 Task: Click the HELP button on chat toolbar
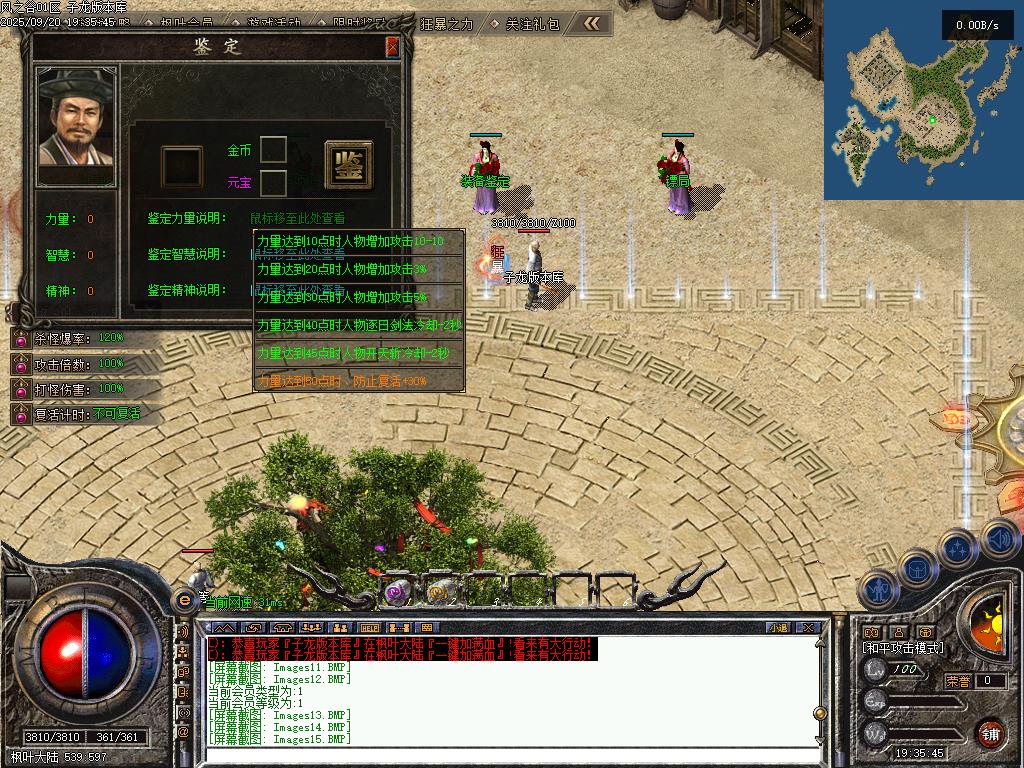363,628
